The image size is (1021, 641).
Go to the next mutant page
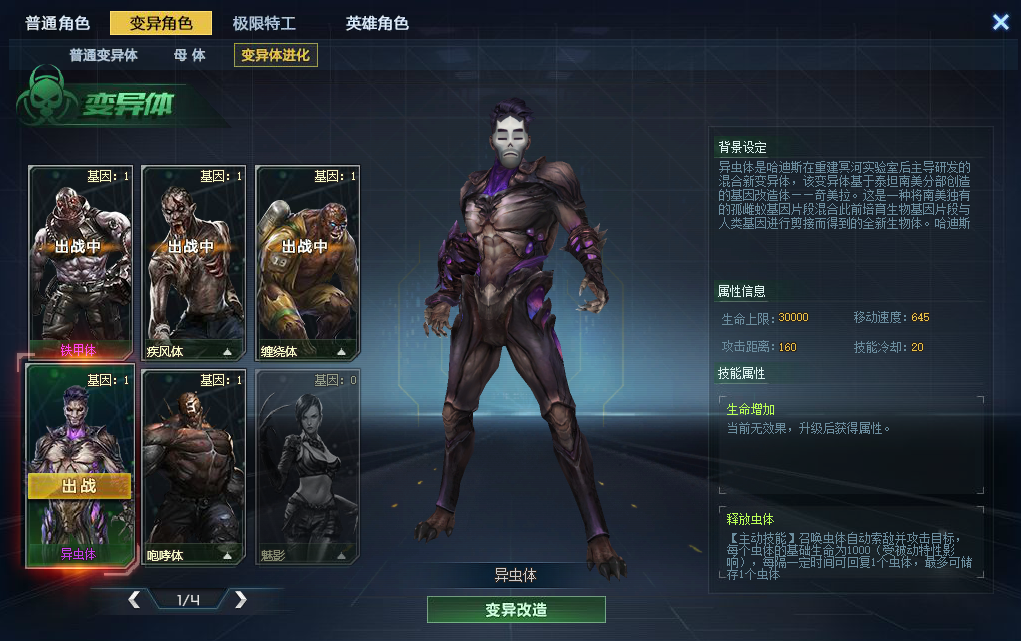click(x=240, y=600)
